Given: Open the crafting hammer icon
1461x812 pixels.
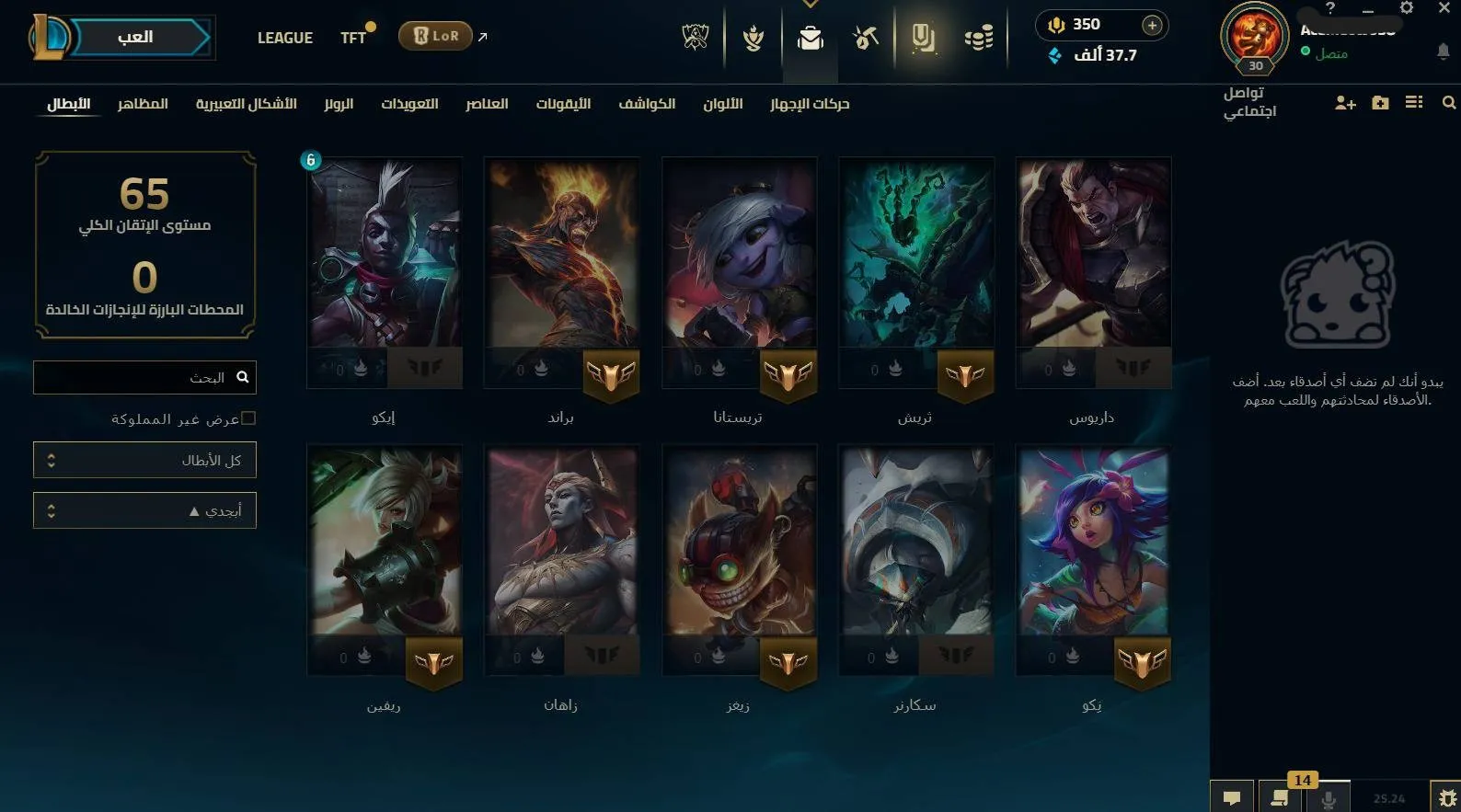Looking at the screenshot, I should [864, 39].
